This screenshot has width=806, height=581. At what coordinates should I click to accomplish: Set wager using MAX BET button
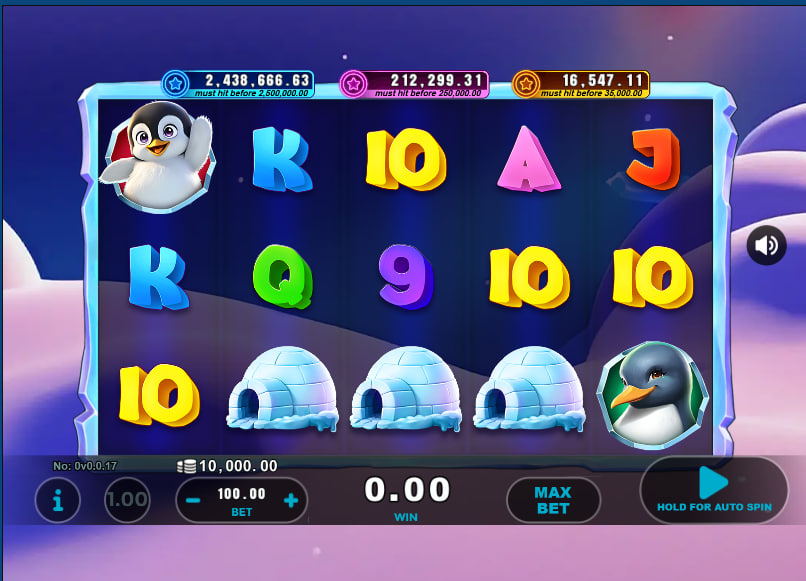553,500
